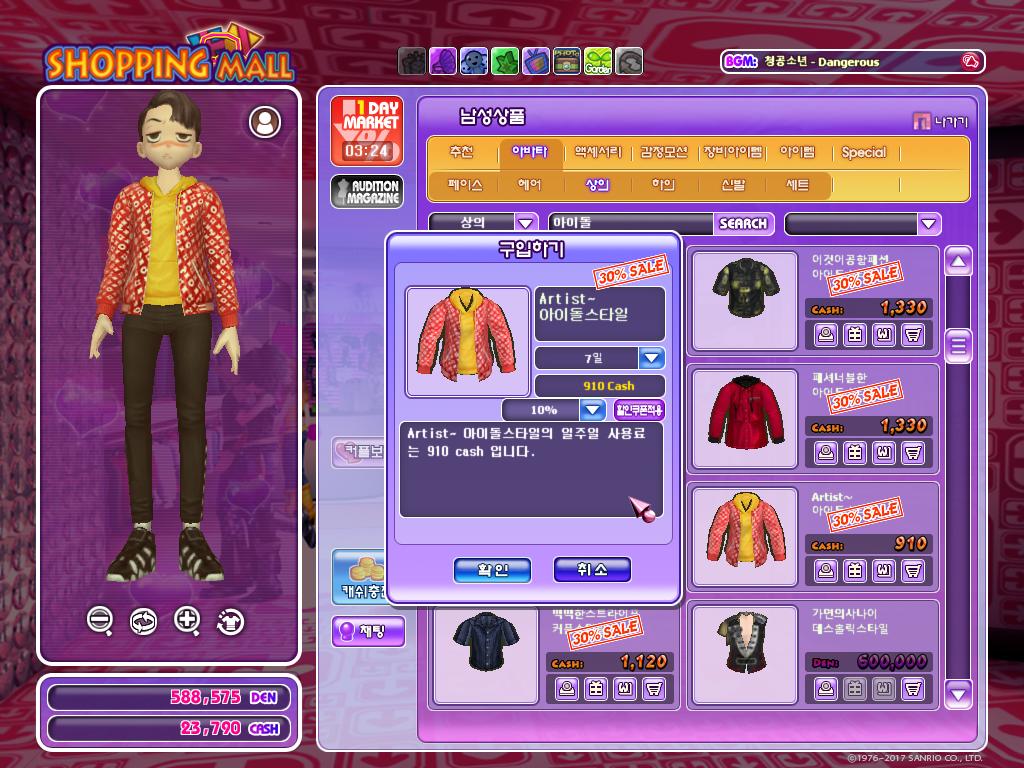Click the SEARCH button
The image size is (1024, 768).
point(743,224)
